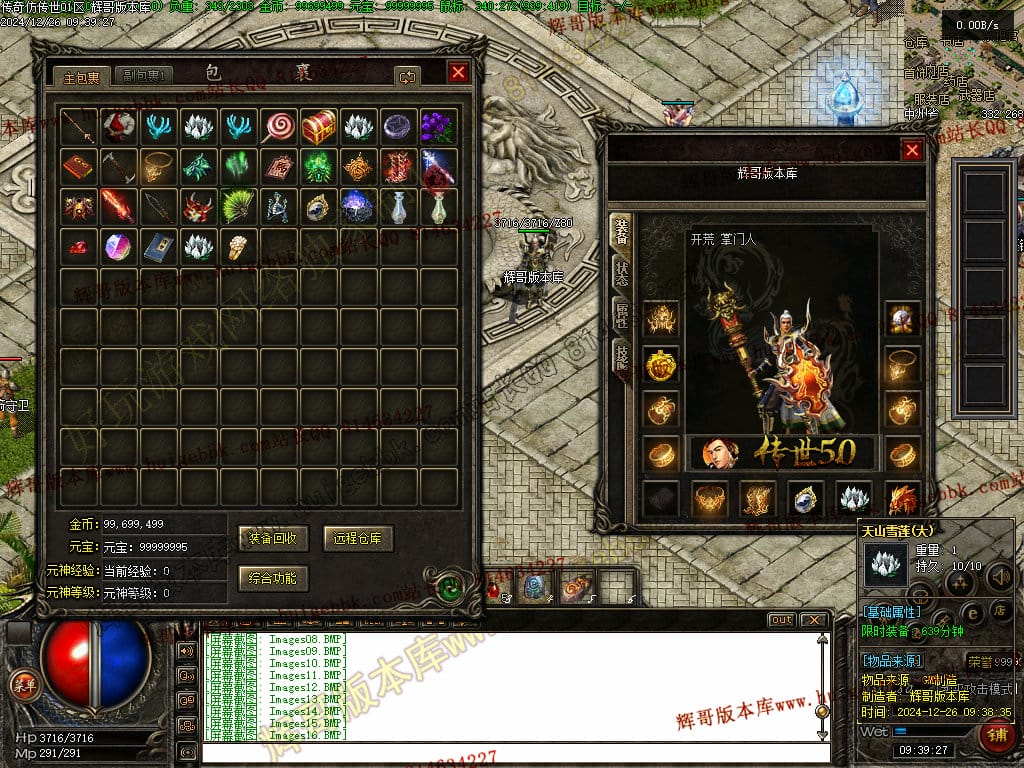Open 装备回收 equipment recycling
Image resolution: width=1024 pixels, height=768 pixels.
[274, 538]
